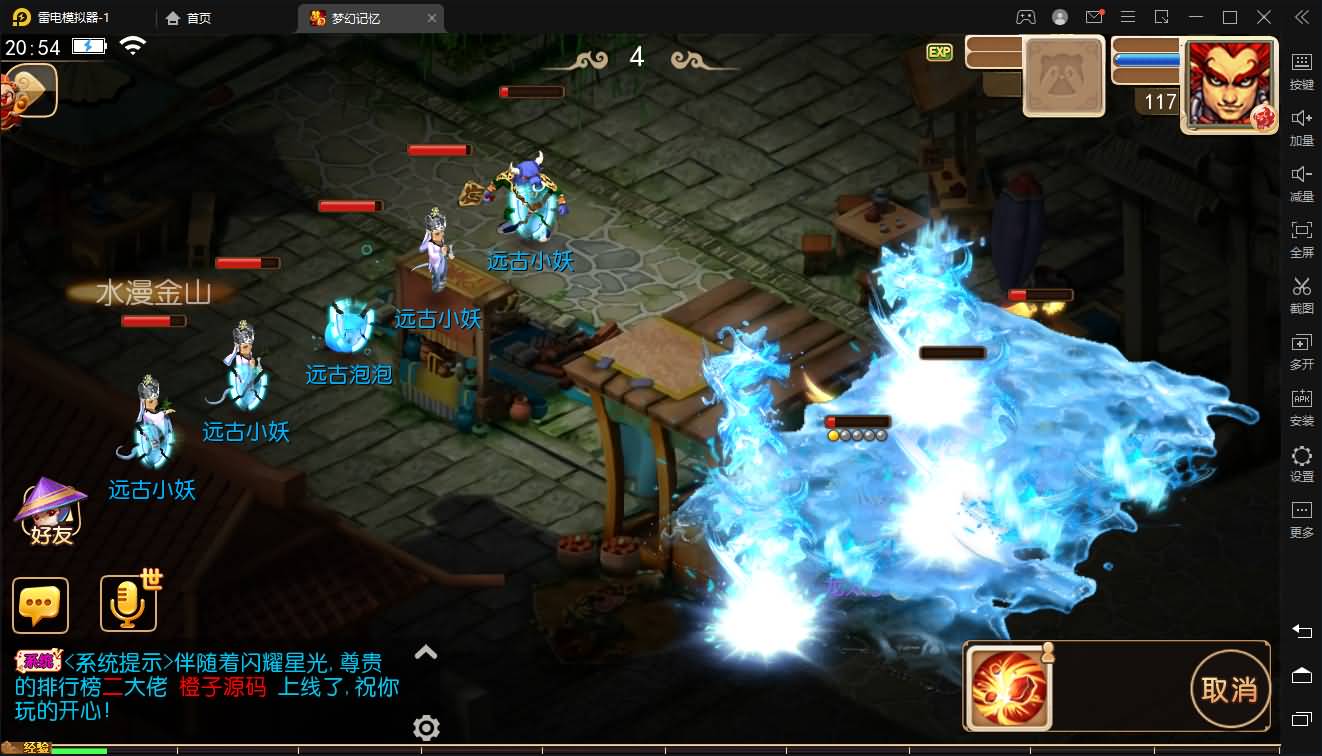Select the red-haired hero portrait

[1229, 85]
